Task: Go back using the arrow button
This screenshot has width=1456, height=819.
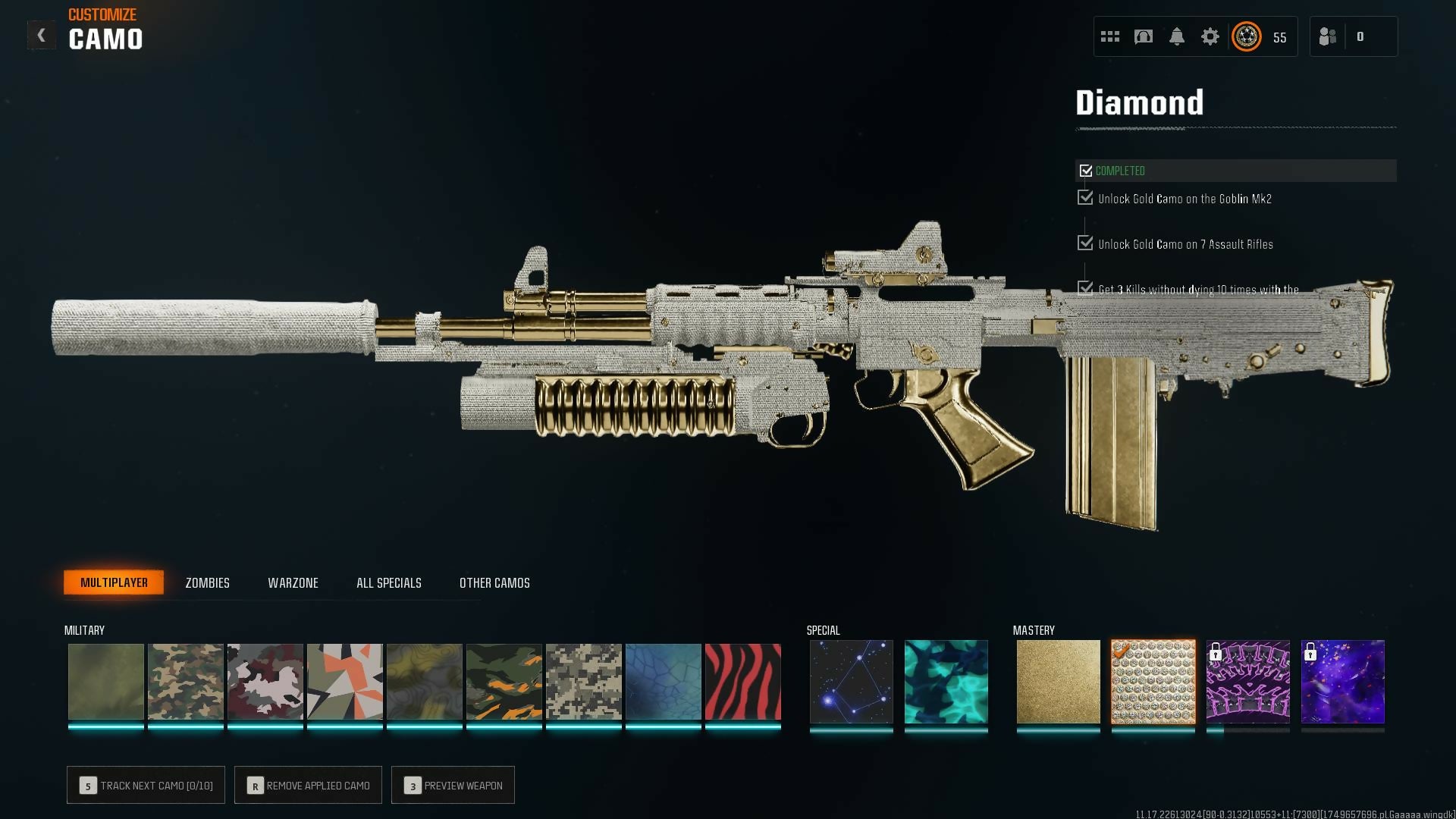Action: [x=41, y=35]
